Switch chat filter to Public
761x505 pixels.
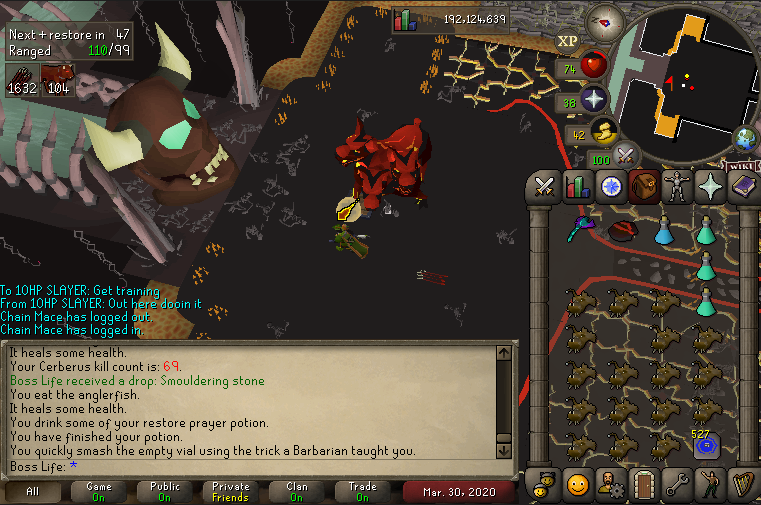tap(165, 492)
